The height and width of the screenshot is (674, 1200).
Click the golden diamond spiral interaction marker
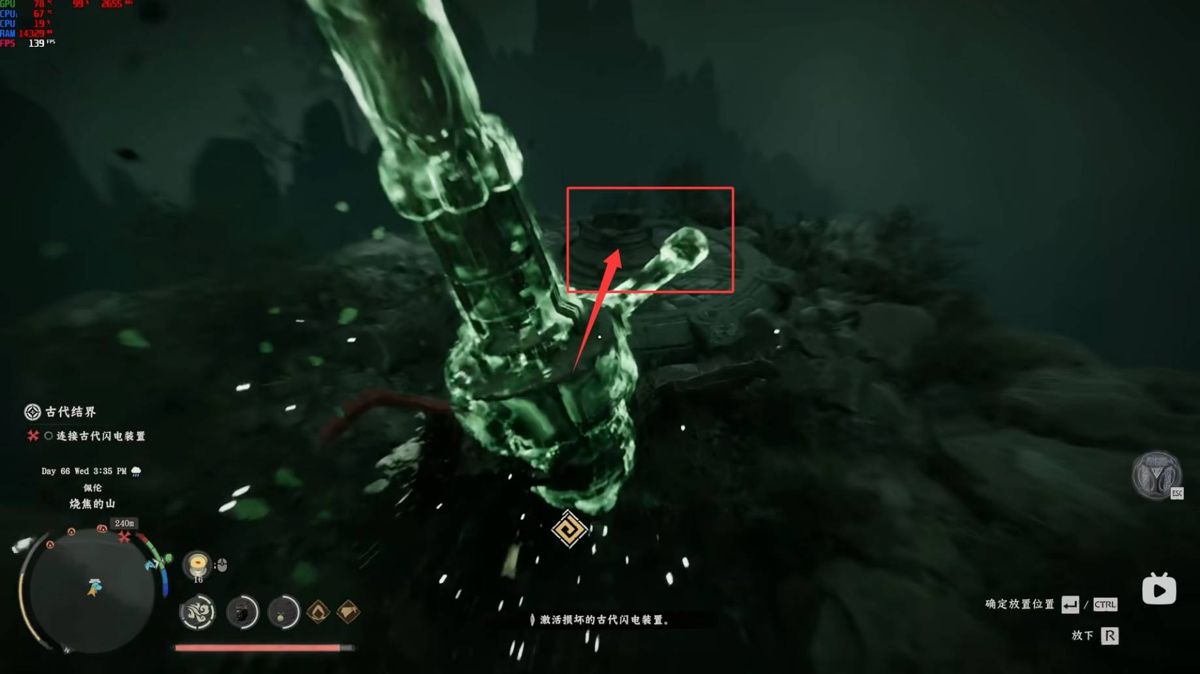coord(569,528)
